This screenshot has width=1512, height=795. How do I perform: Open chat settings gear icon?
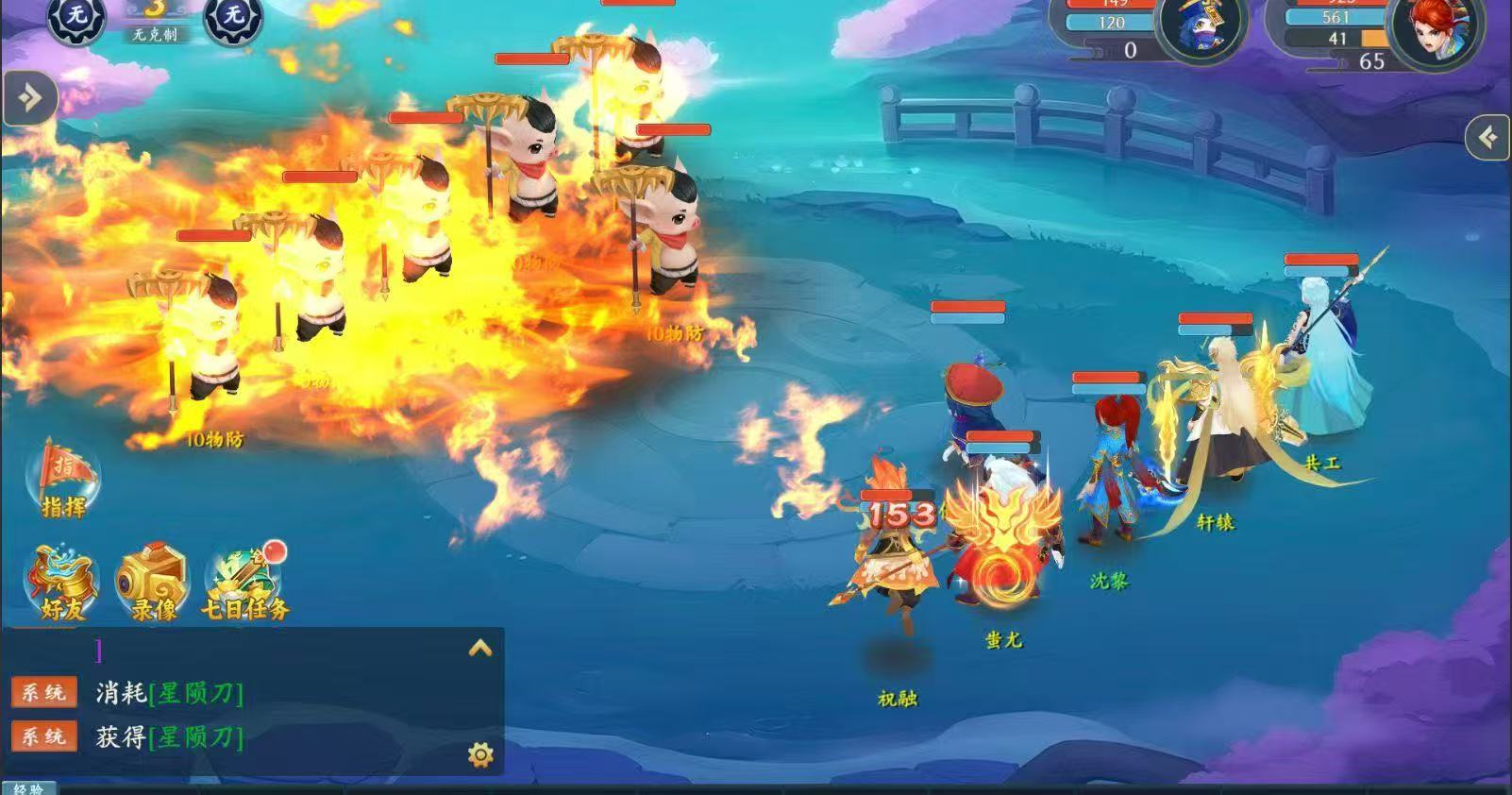tap(480, 754)
